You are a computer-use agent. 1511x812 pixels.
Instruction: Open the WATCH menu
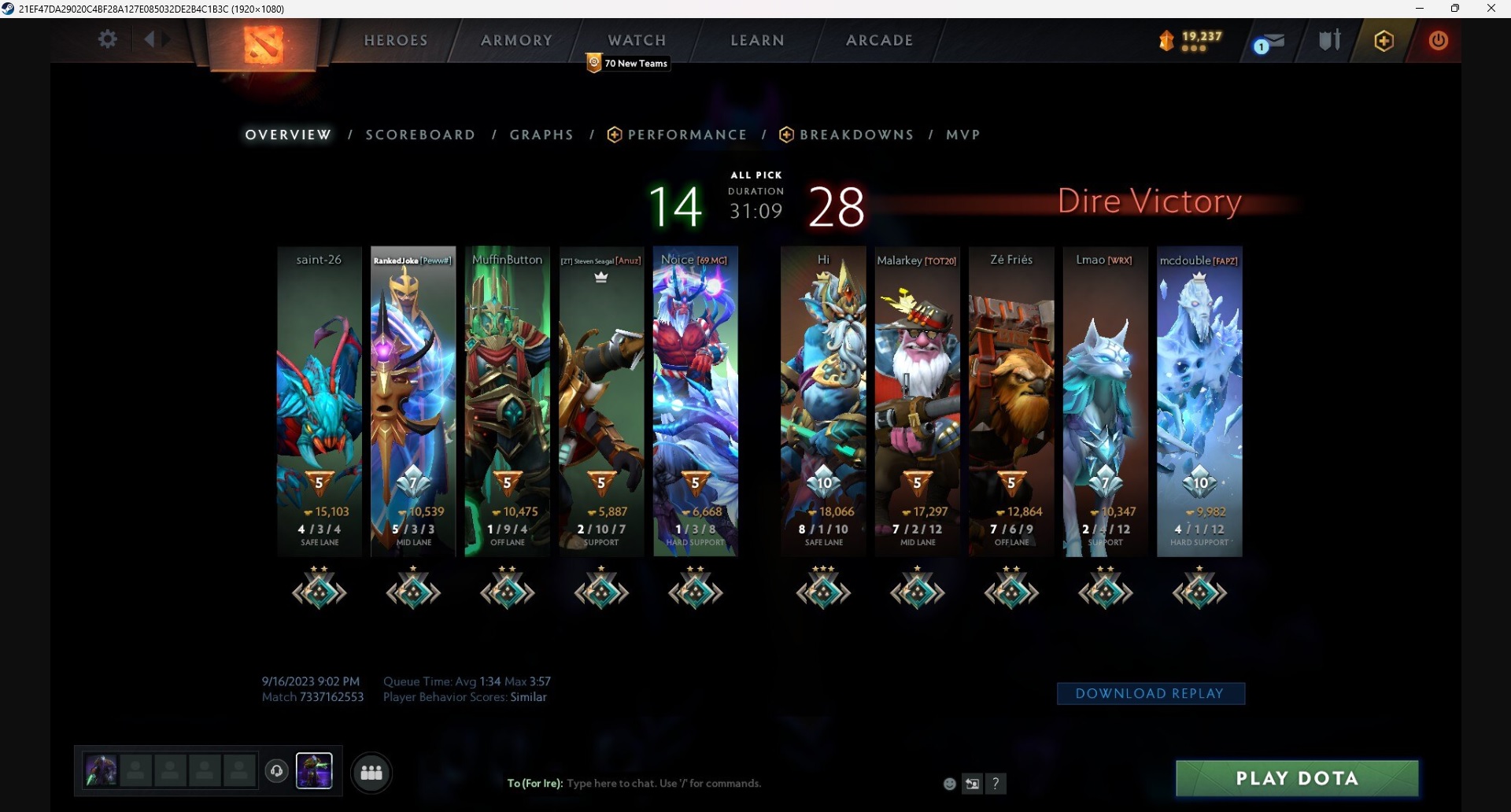click(637, 40)
